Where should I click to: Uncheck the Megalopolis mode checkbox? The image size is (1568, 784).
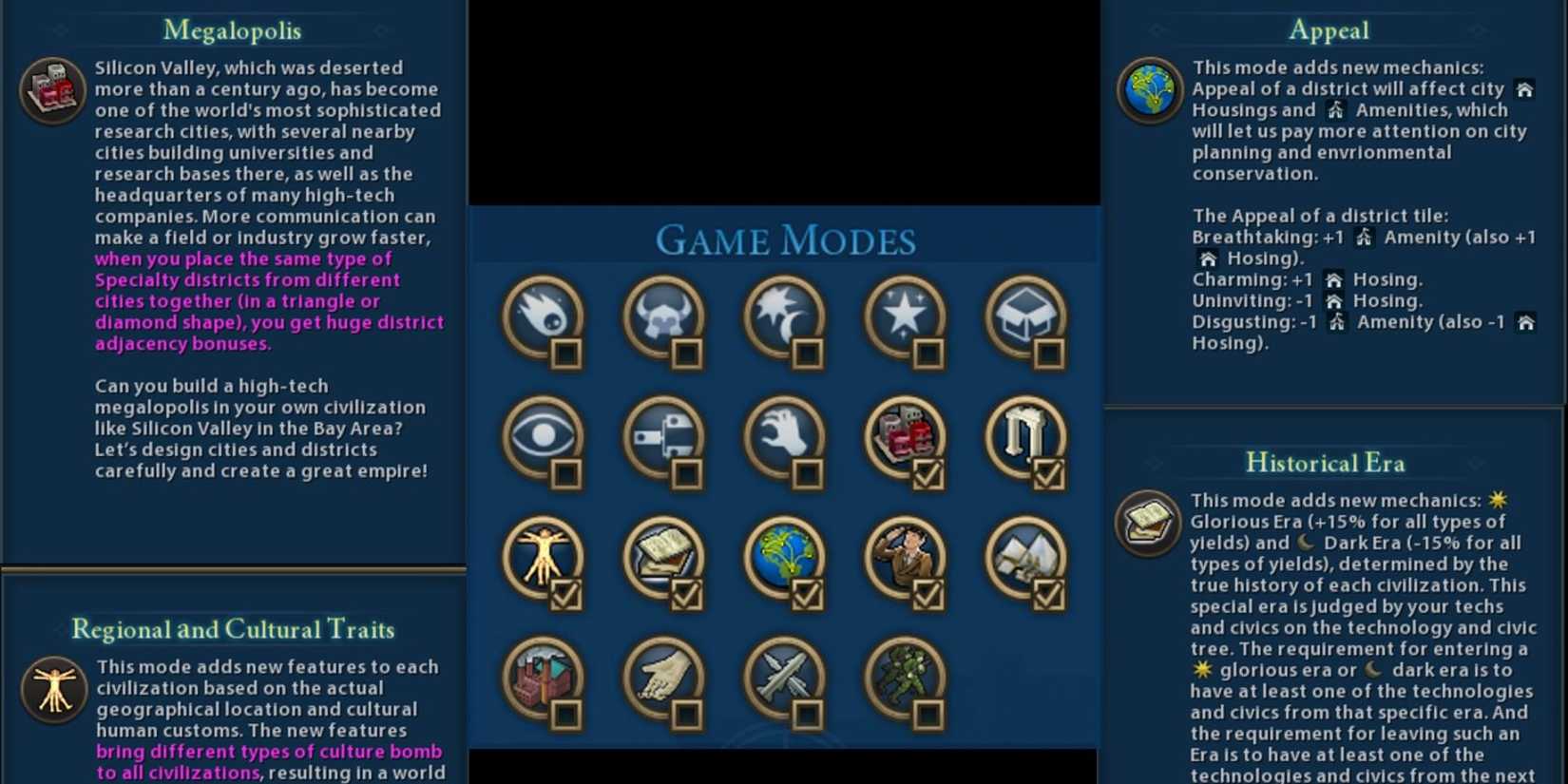tap(929, 473)
